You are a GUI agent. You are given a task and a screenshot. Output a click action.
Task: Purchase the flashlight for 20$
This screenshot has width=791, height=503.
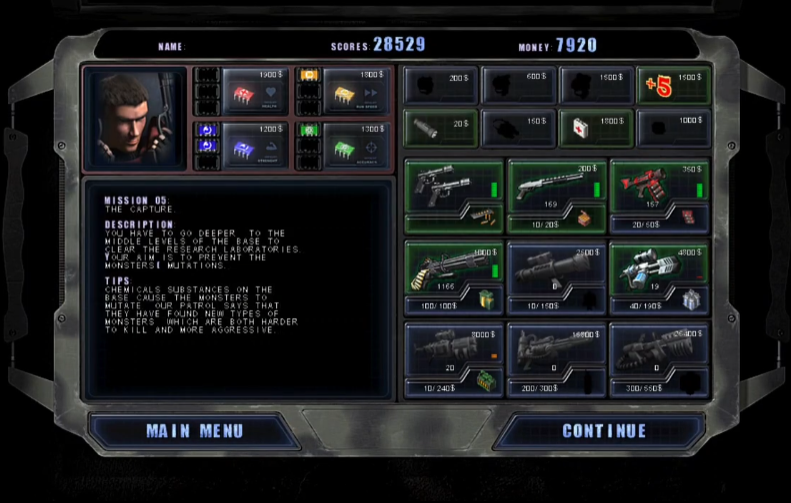point(440,129)
